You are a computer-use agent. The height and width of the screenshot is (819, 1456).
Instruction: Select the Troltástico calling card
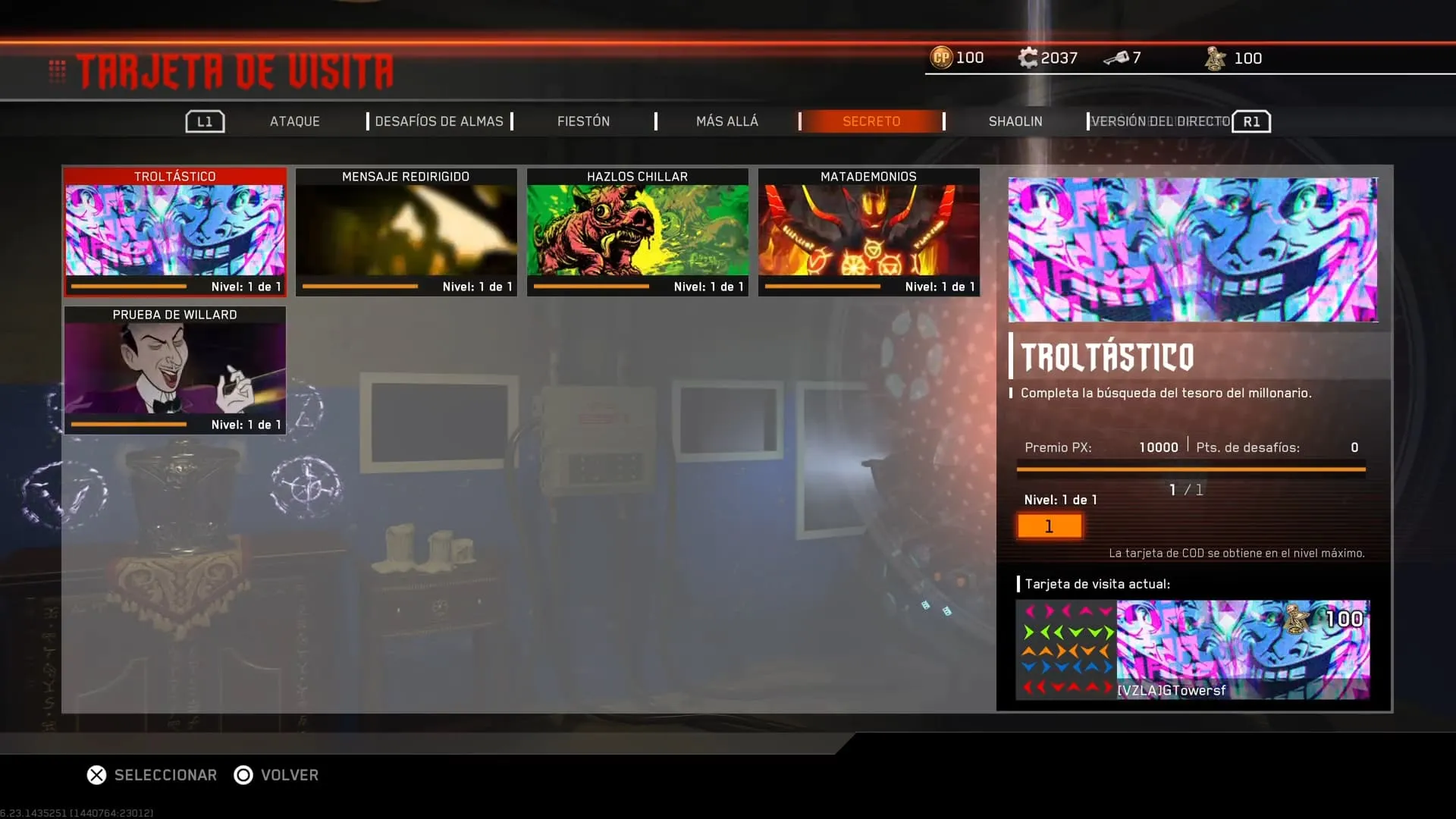point(175,231)
